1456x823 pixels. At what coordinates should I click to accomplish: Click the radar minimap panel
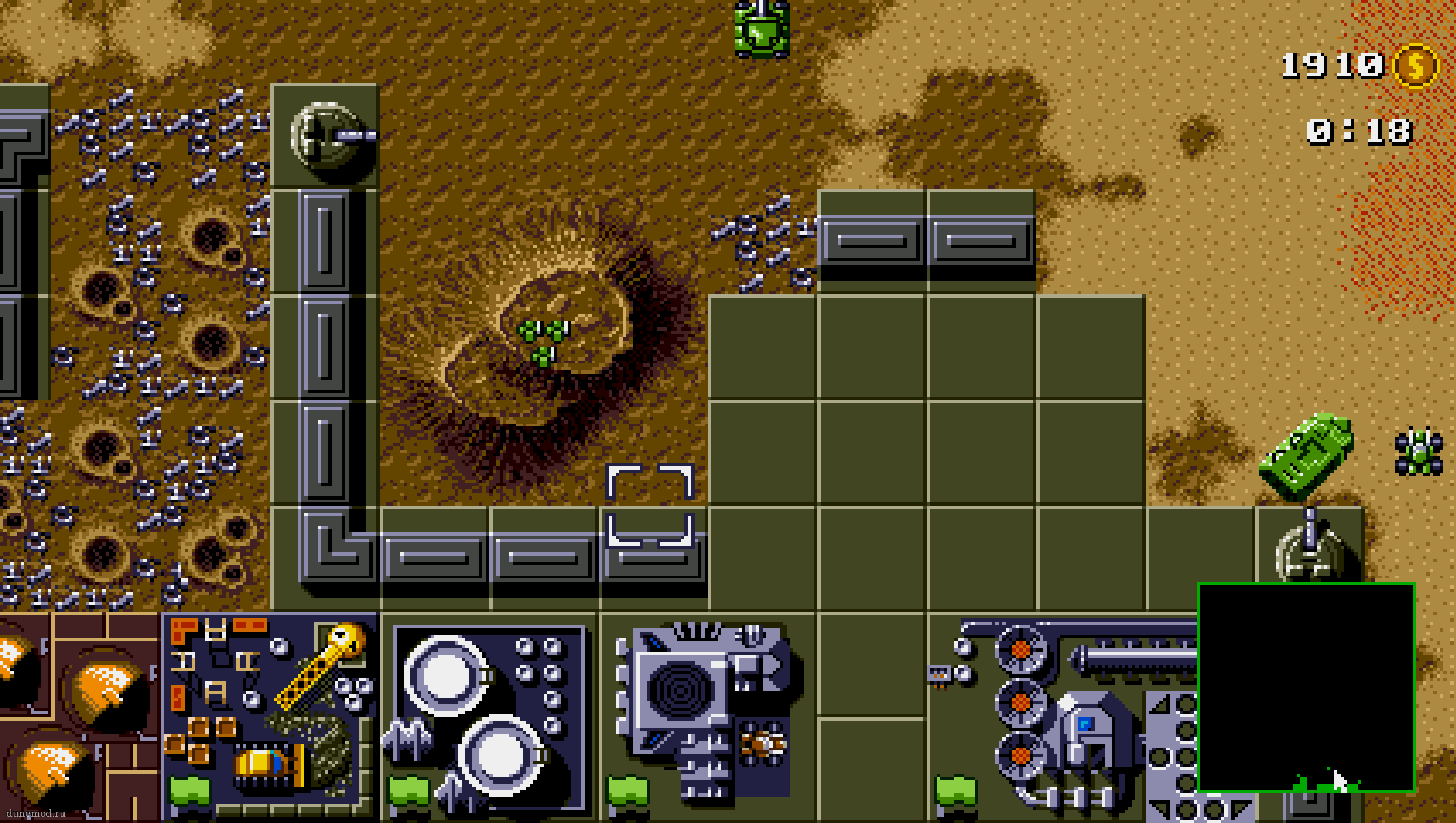1306,687
